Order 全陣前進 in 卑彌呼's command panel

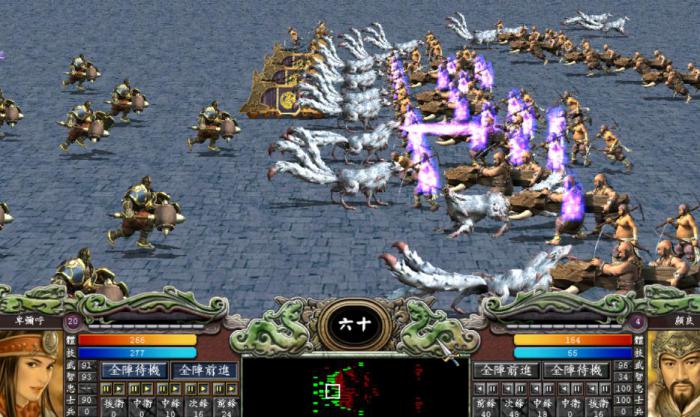[202, 370]
